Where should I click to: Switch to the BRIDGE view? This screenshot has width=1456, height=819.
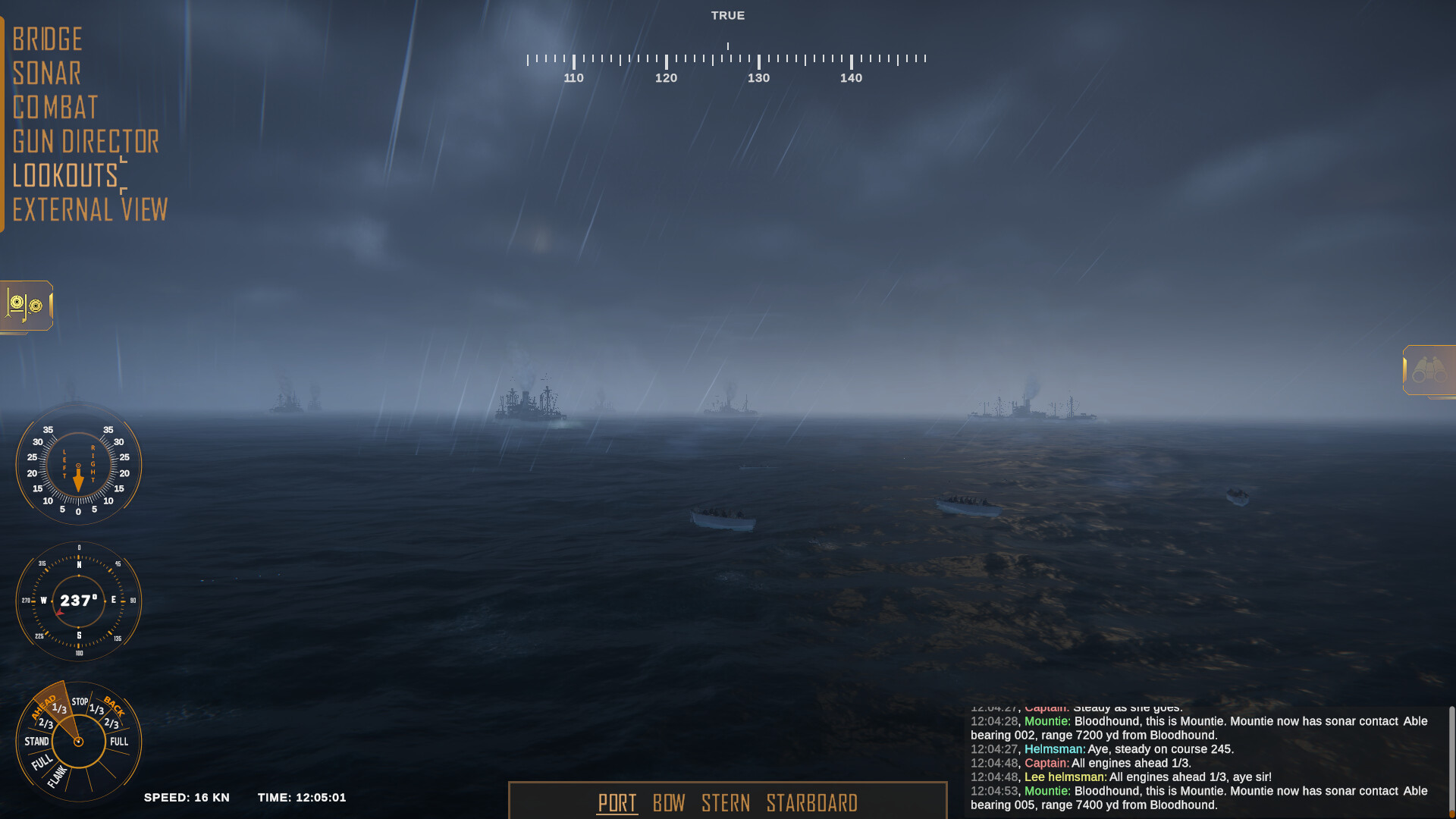pyautogui.click(x=48, y=39)
